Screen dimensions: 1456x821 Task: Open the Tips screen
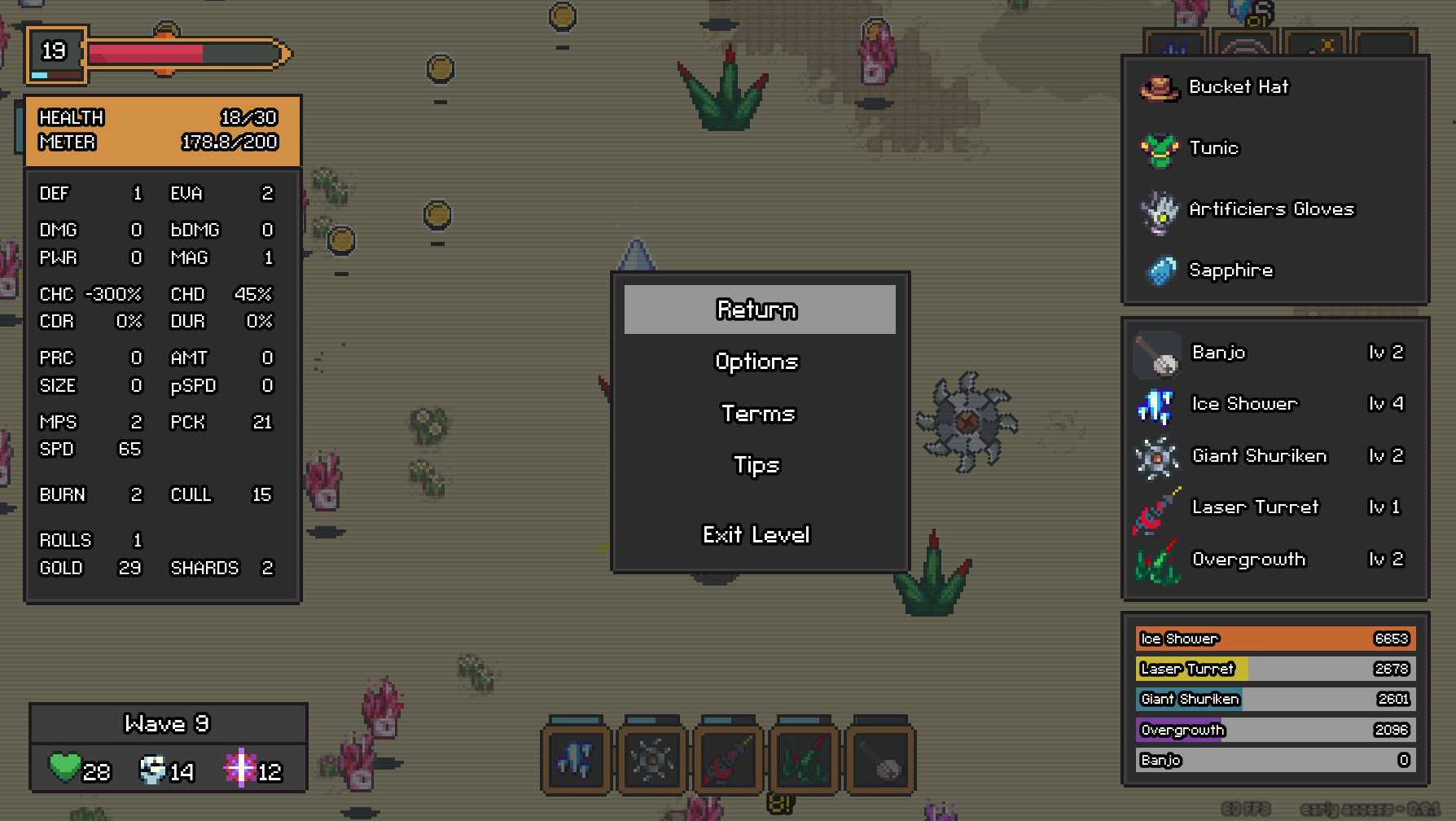(x=757, y=465)
